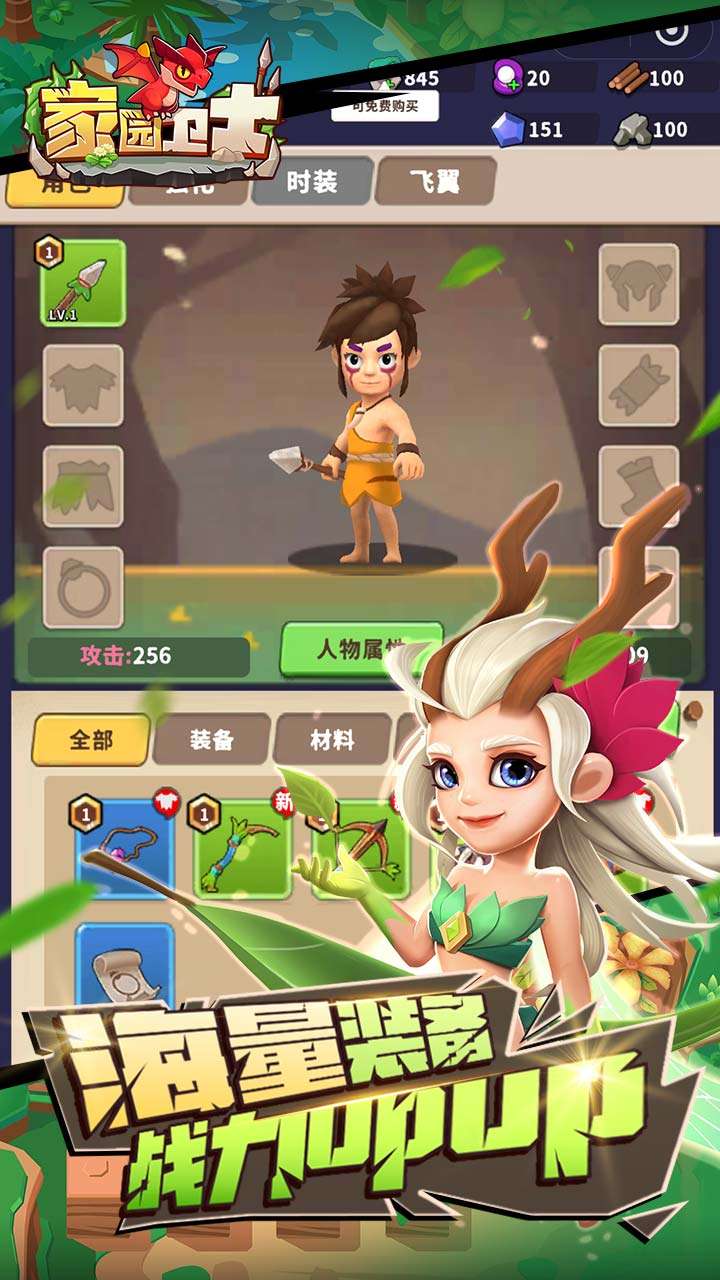Show the 全部 inventory category
Screen dimensions: 720x1280
click(91, 740)
